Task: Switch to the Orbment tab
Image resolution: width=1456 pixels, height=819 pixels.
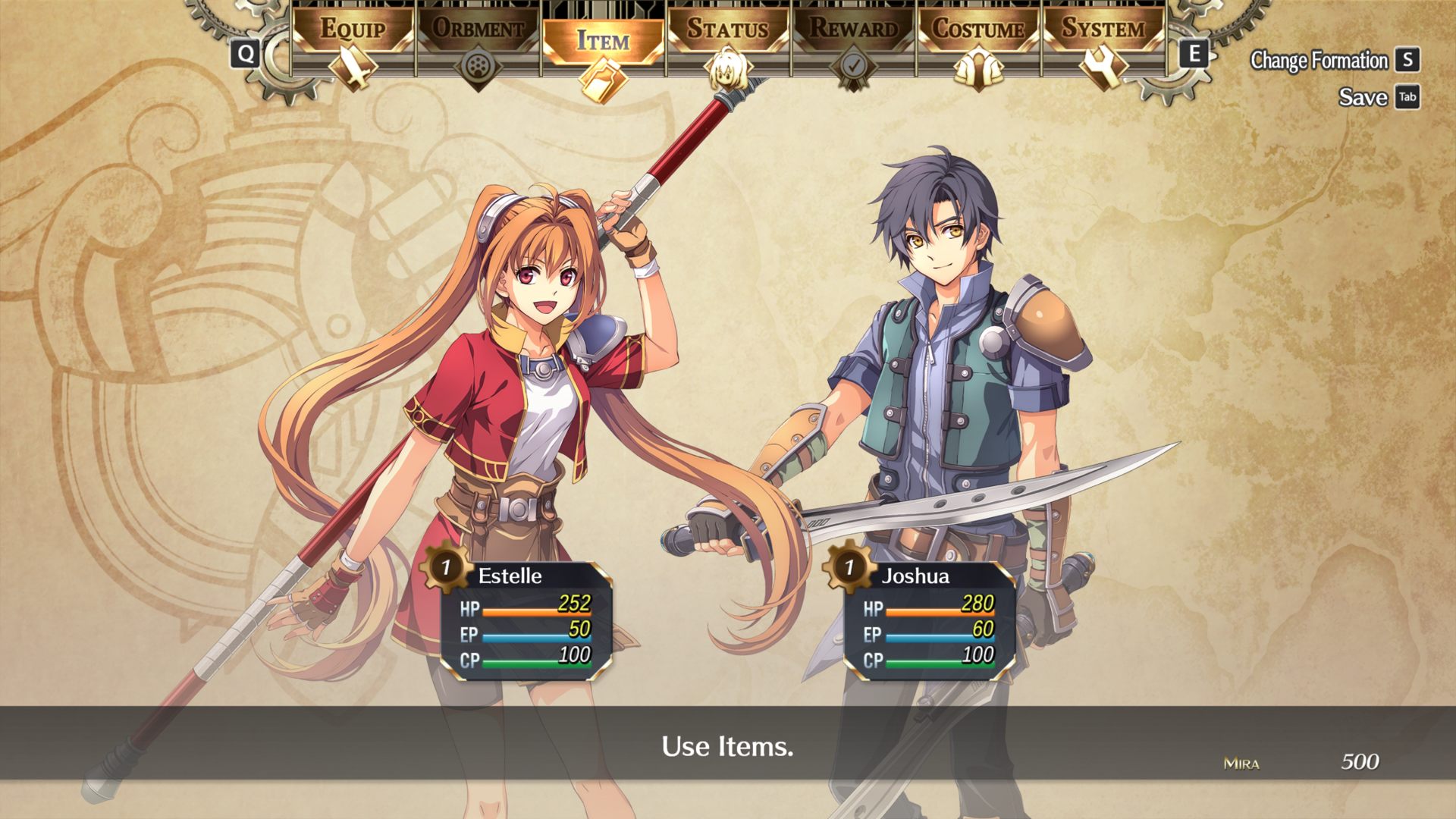Action: tap(478, 30)
